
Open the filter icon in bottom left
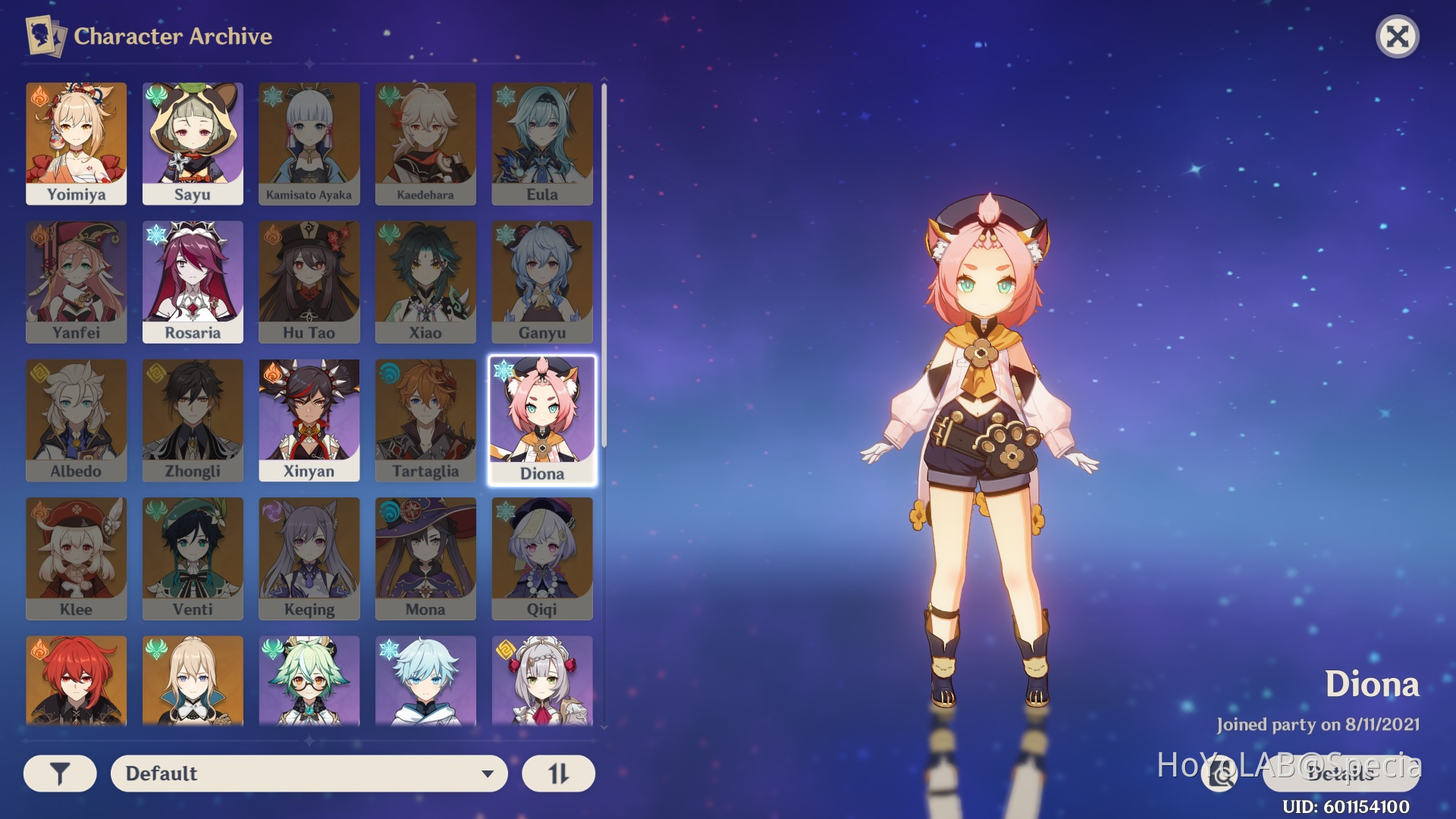tap(59, 773)
